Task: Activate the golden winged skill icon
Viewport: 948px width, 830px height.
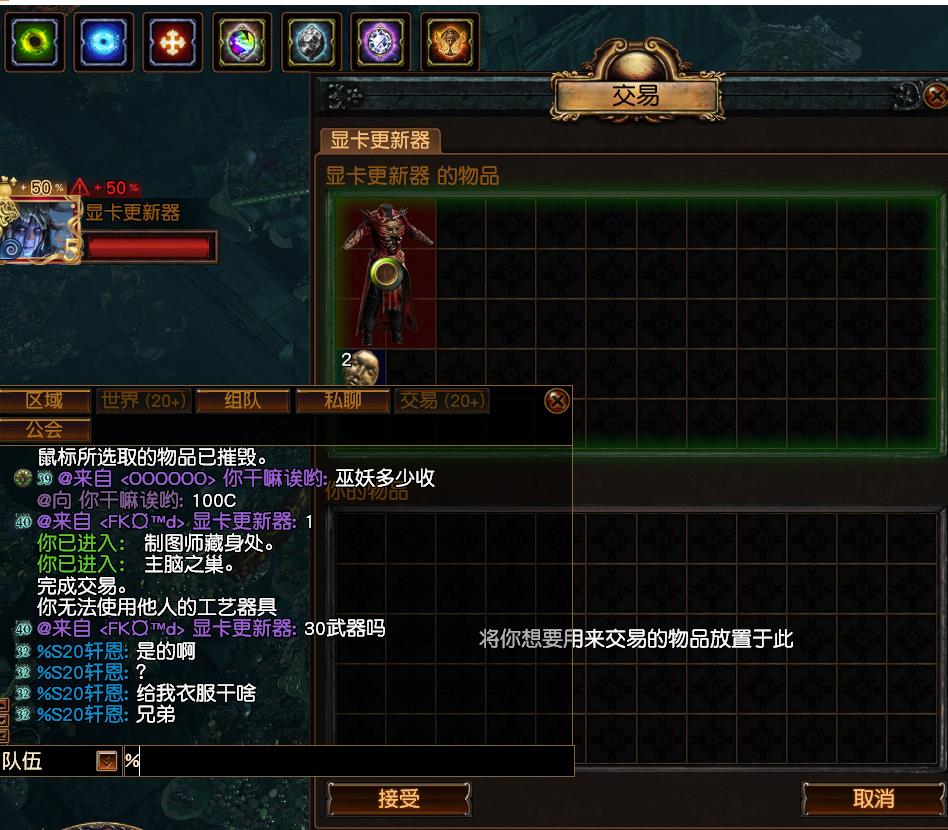Action: 449,42
